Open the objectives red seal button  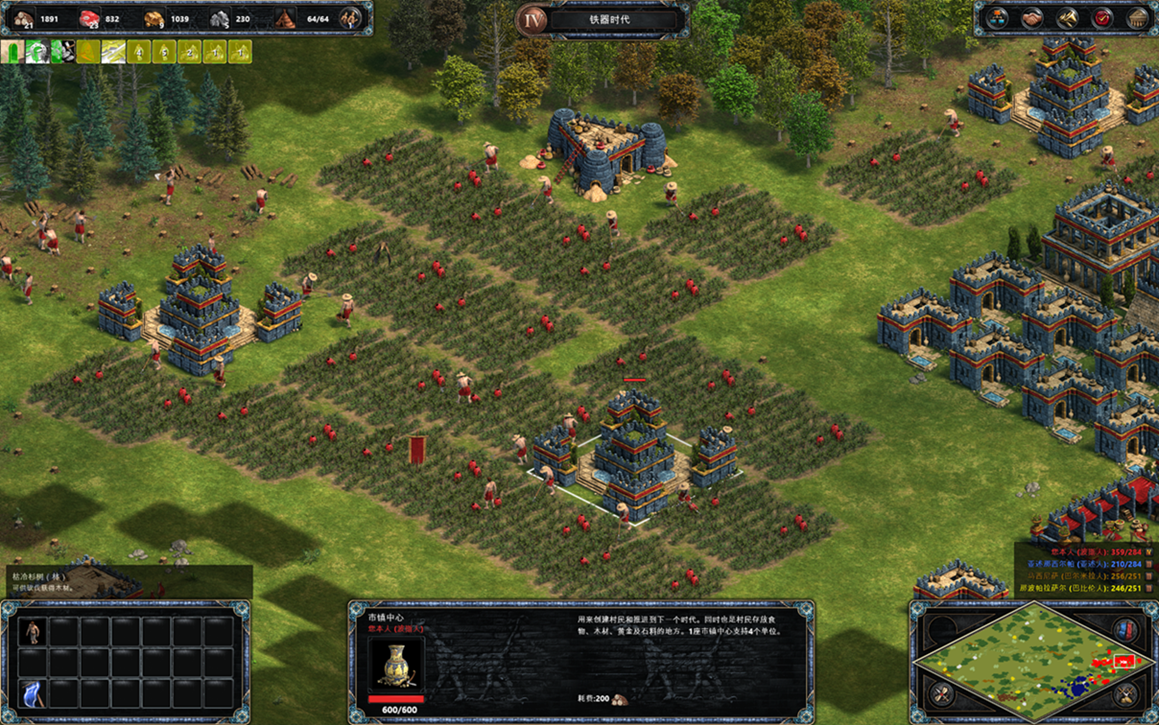point(1102,18)
